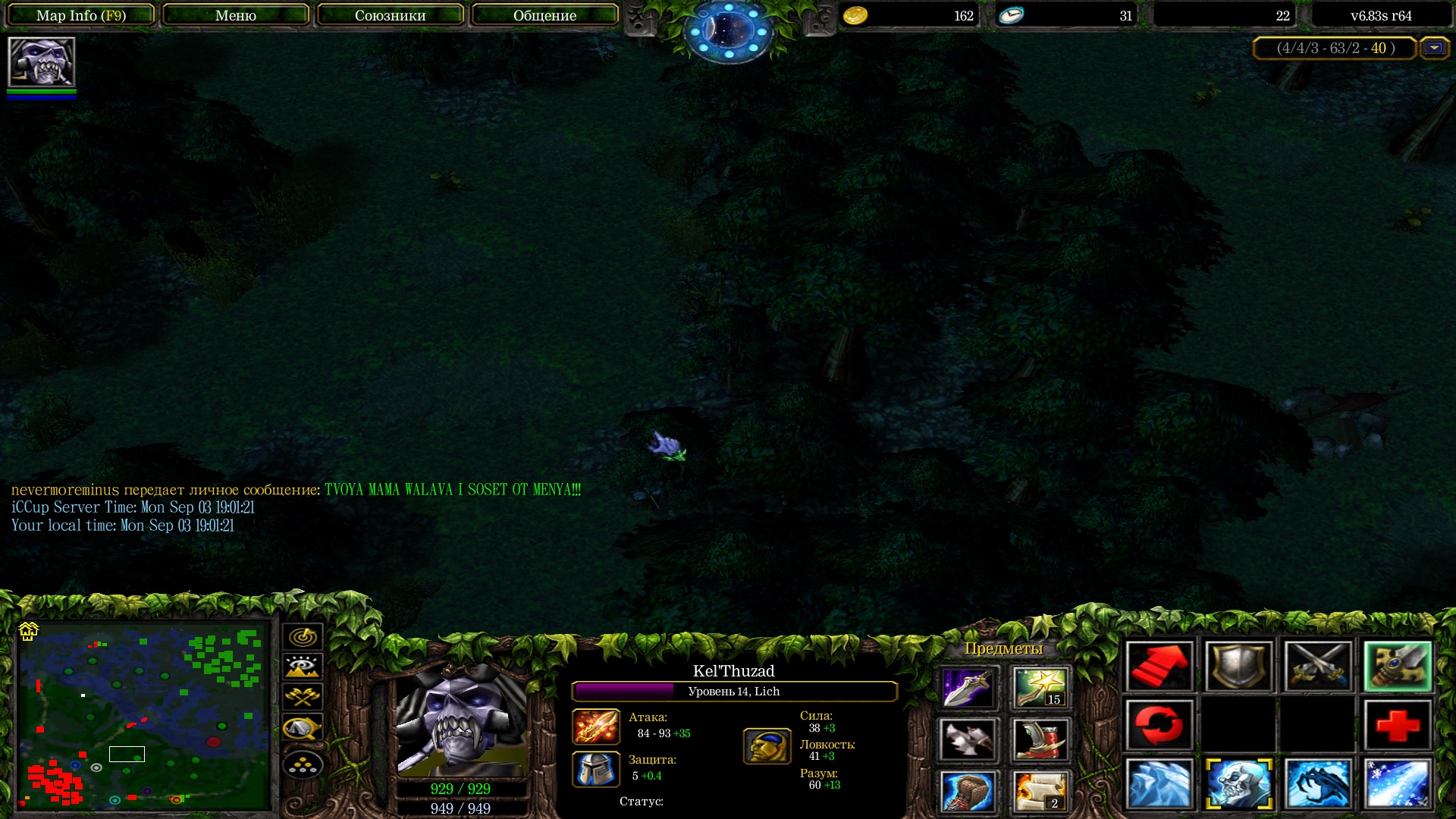1456x819 pixels.
Task: Toggle the crossed axes ally color mode
Action: click(x=303, y=697)
